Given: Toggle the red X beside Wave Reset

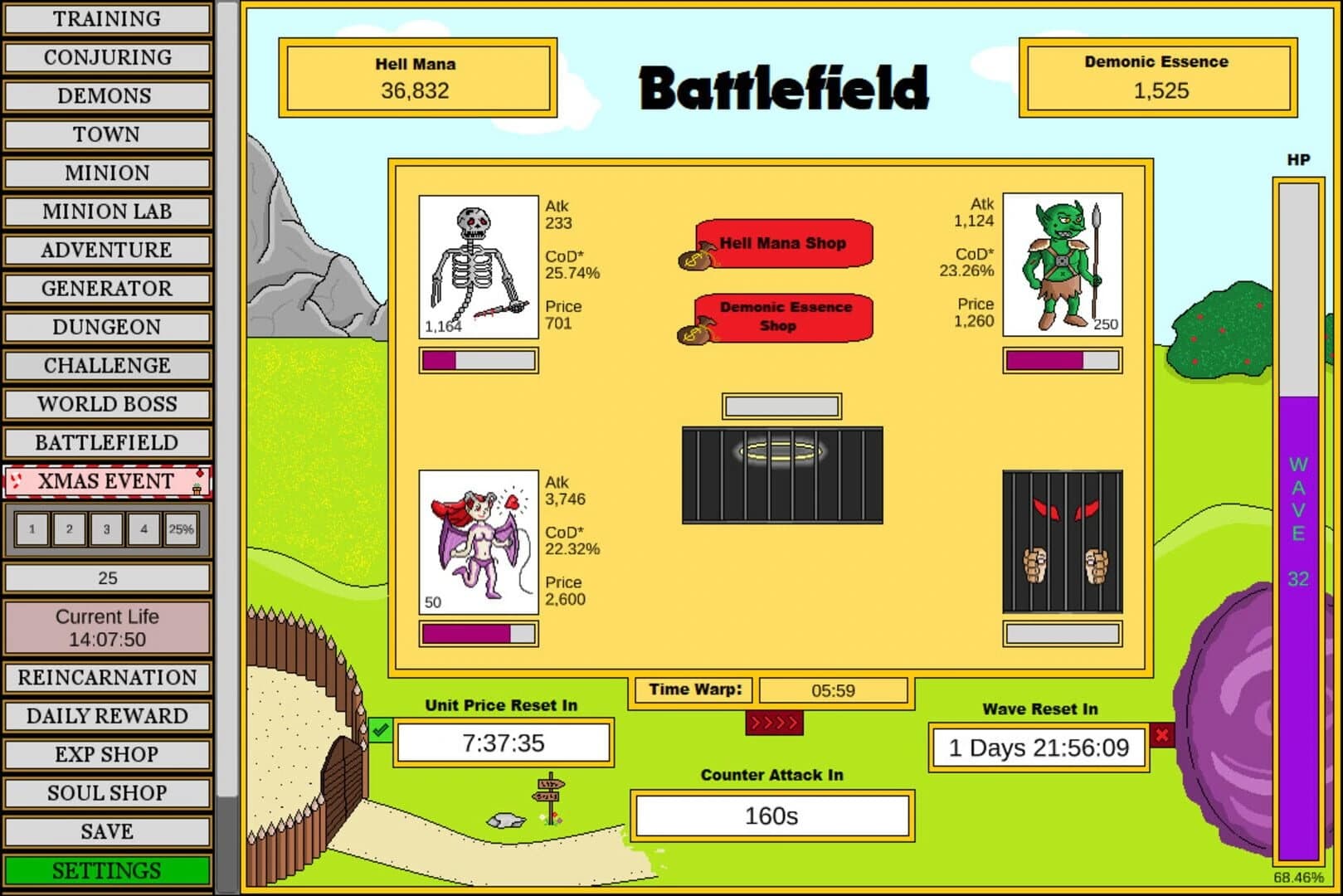Looking at the screenshot, I should pyautogui.click(x=1163, y=735).
